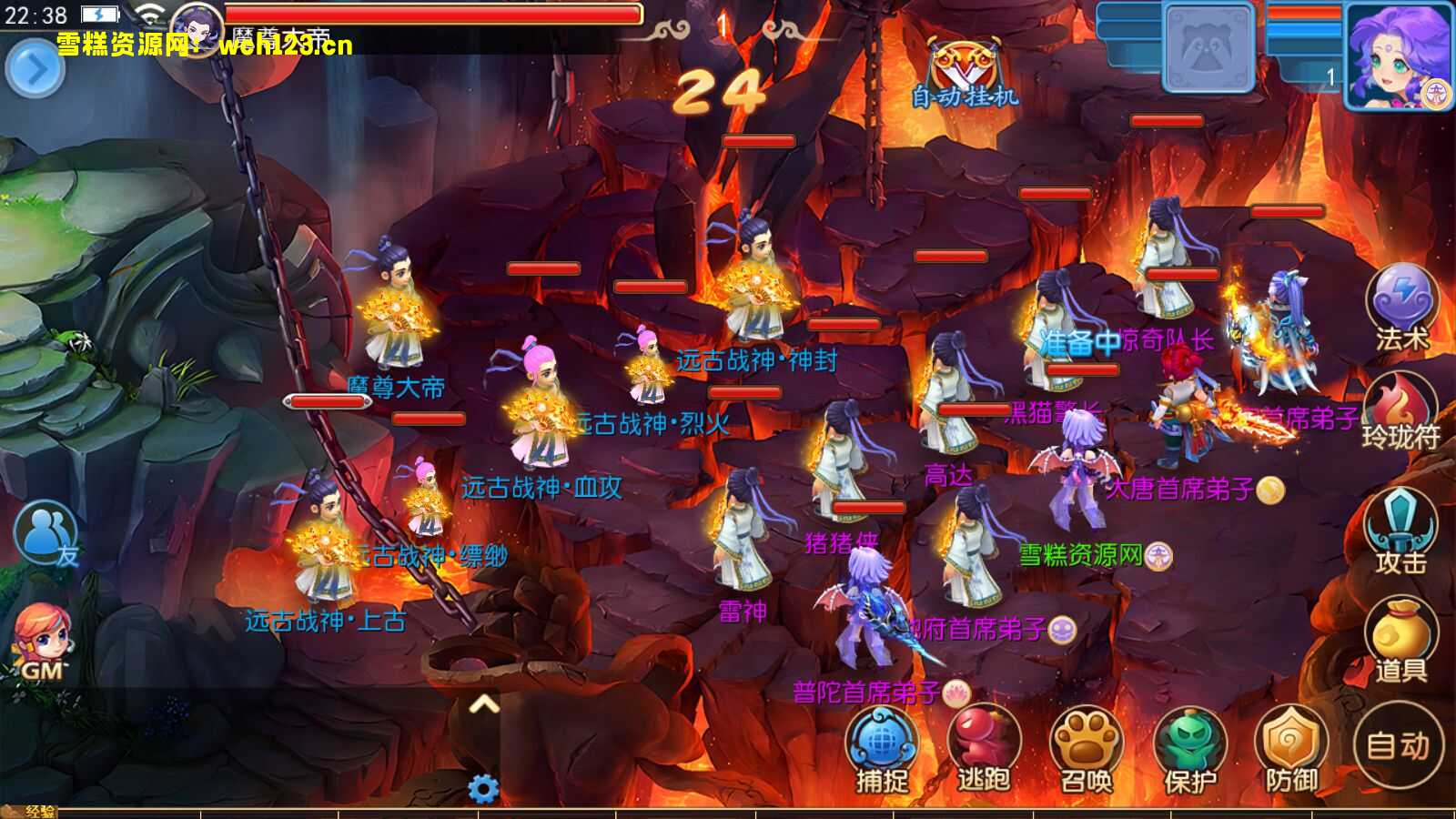
Task: Open the purple-haired character portrait
Action: (1397, 56)
